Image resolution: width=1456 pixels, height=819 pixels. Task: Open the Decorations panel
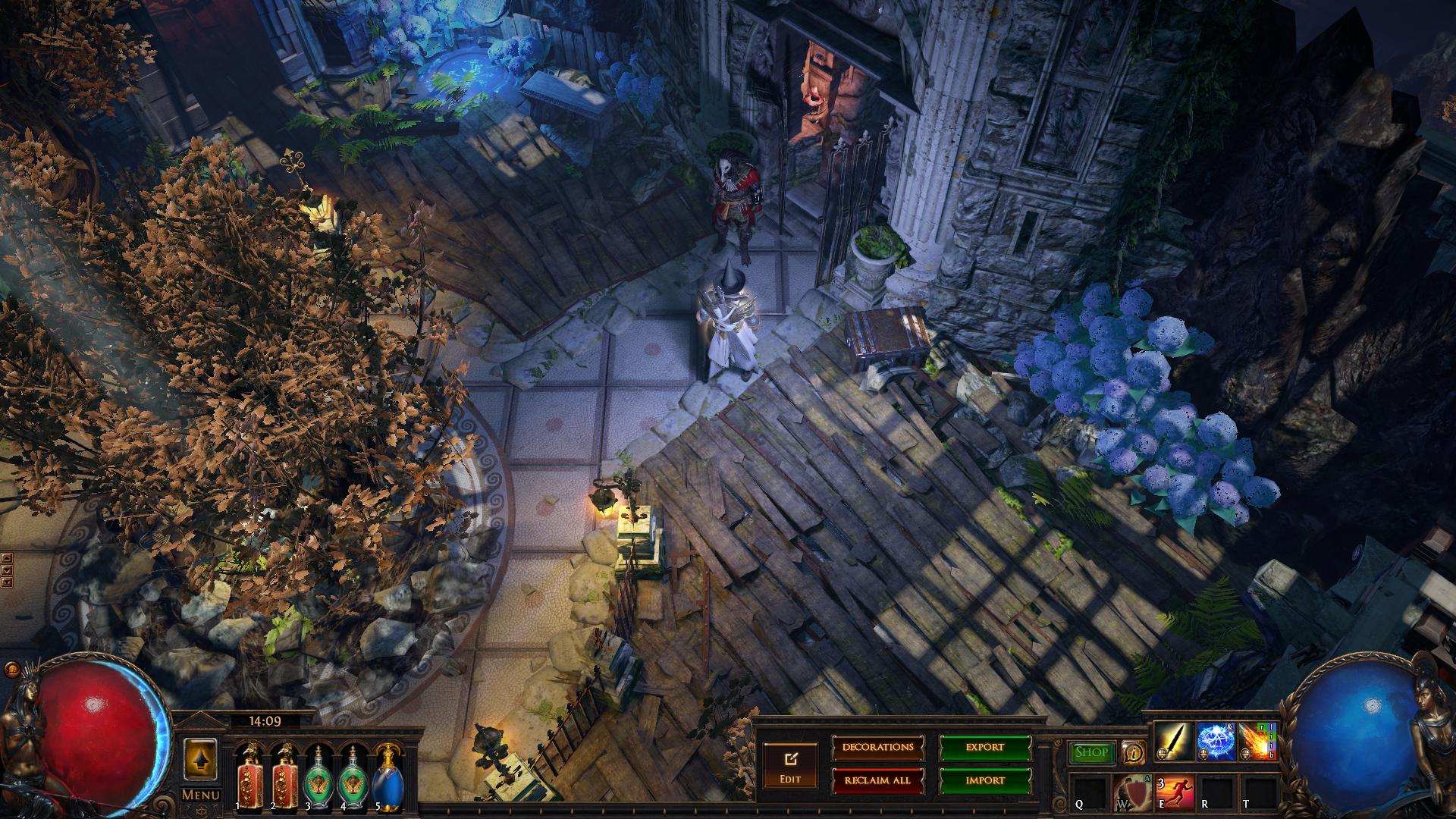(877, 748)
